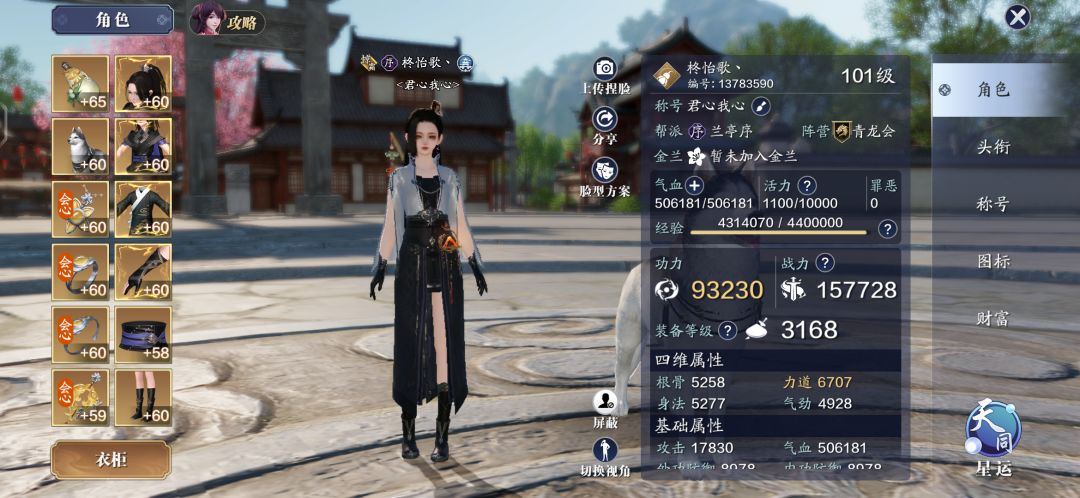
Task: Click the plus button beside 气血
Action: click(x=694, y=185)
